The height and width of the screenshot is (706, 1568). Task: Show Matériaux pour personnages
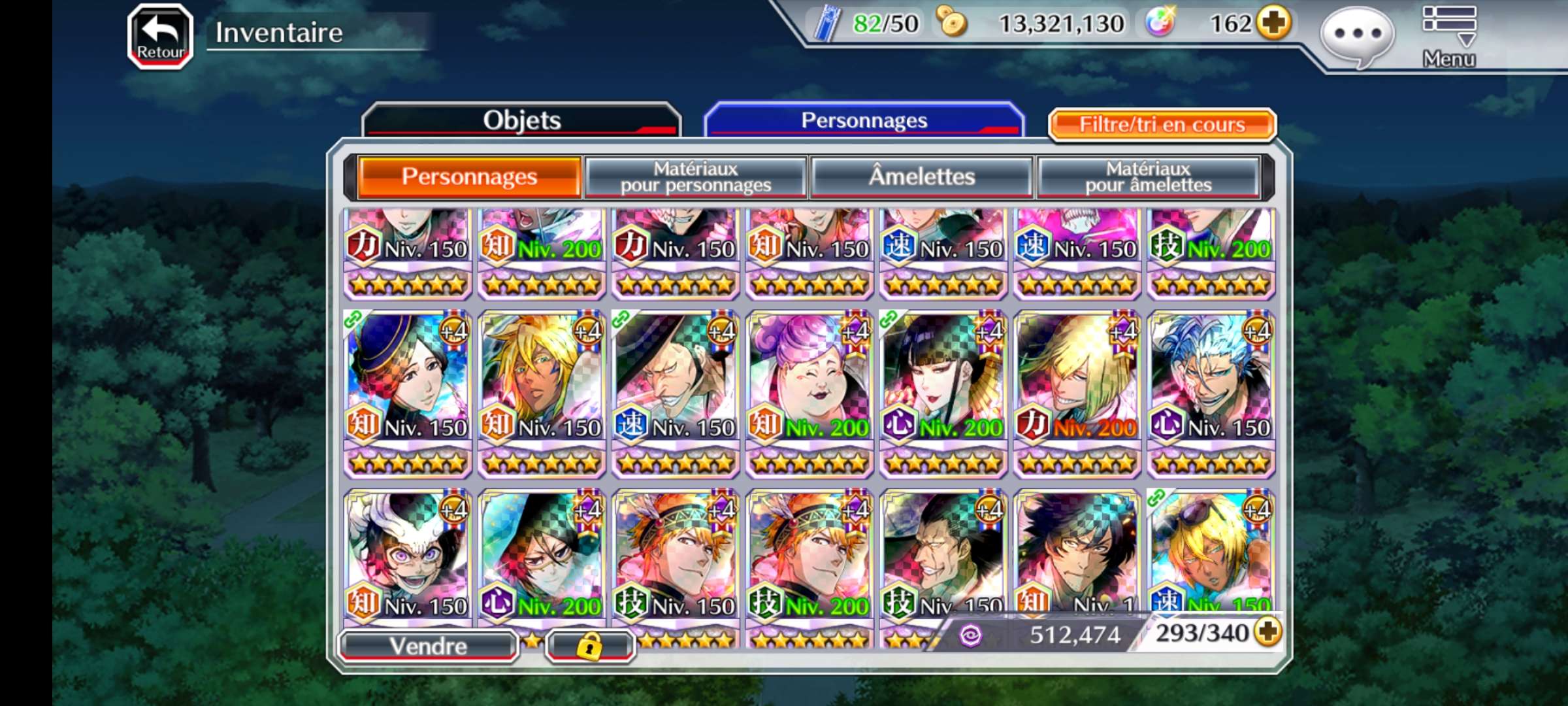click(x=696, y=176)
